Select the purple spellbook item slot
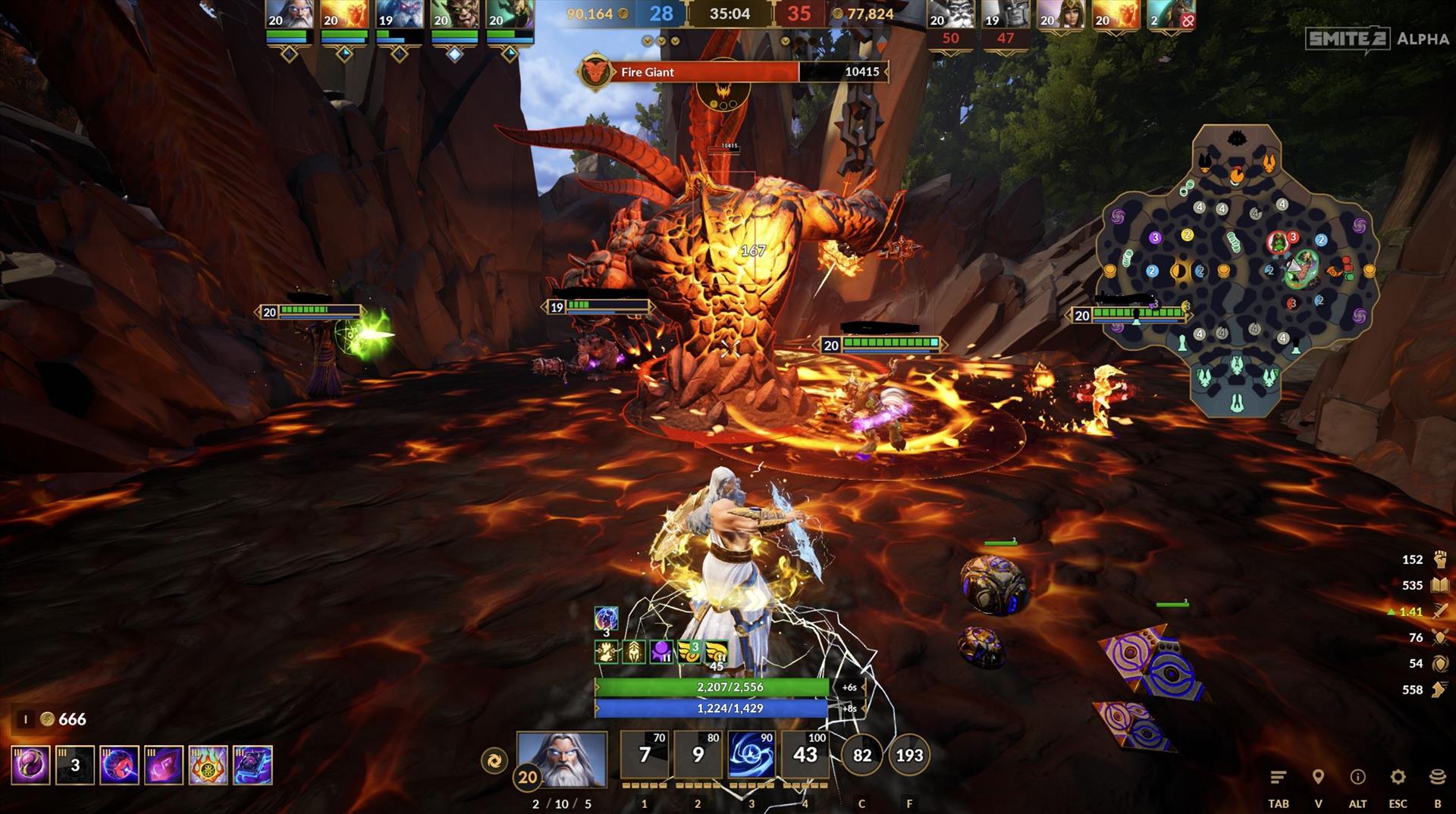This screenshot has height=814, width=1456. (253, 765)
